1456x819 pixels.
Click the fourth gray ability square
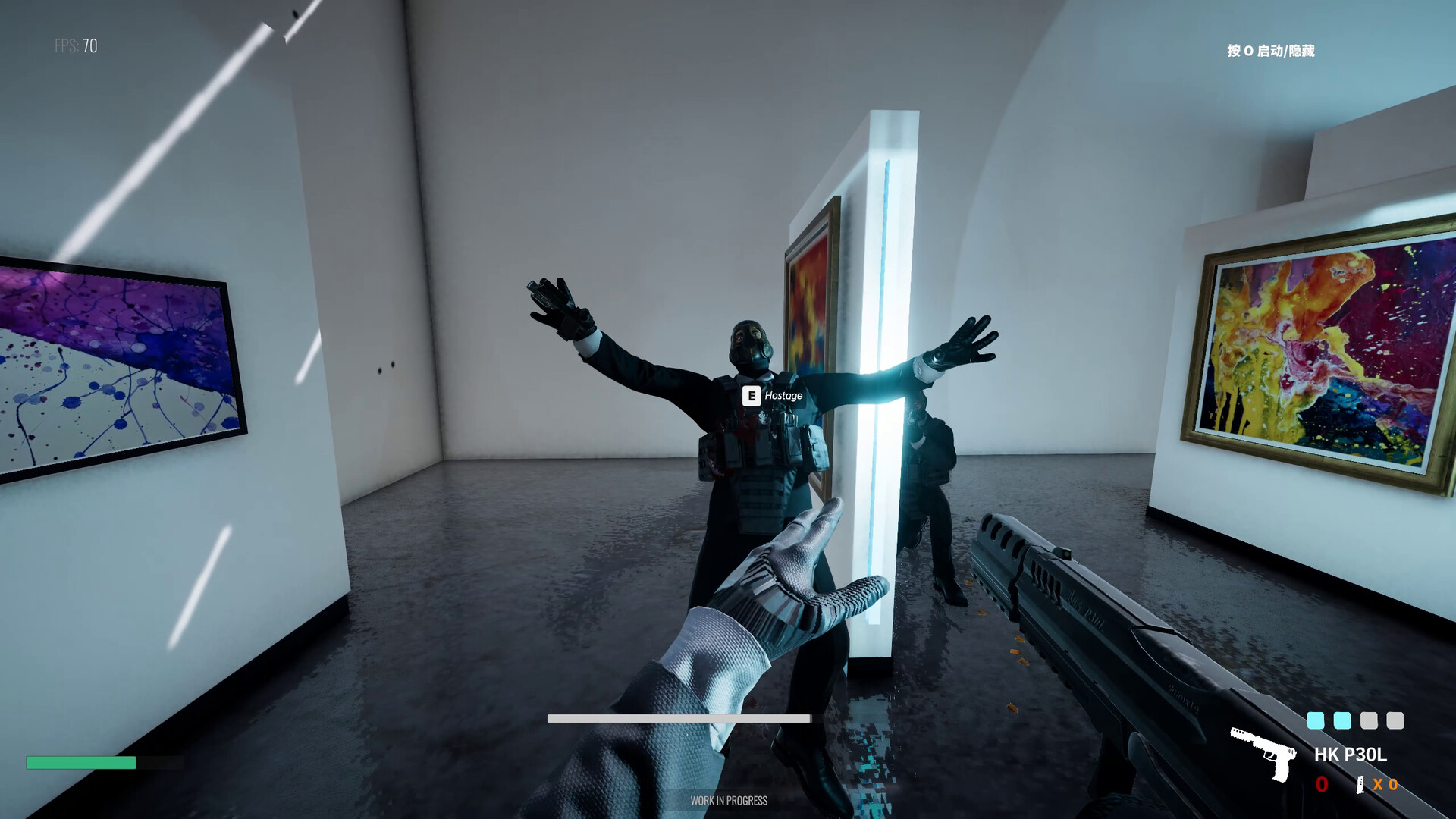point(1395,721)
